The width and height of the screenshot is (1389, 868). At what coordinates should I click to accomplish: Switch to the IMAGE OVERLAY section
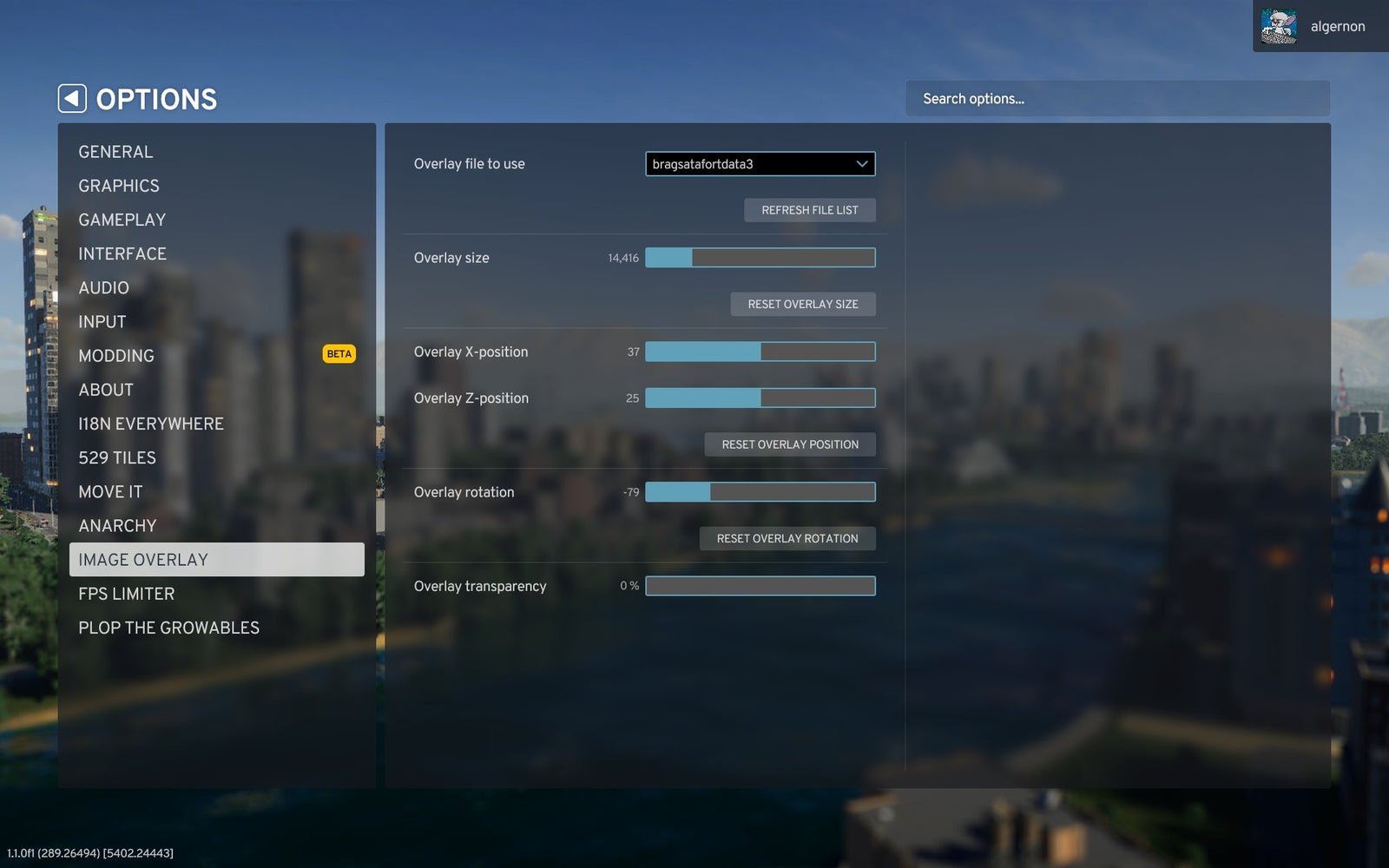pyautogui.click(x=144, y=559)
